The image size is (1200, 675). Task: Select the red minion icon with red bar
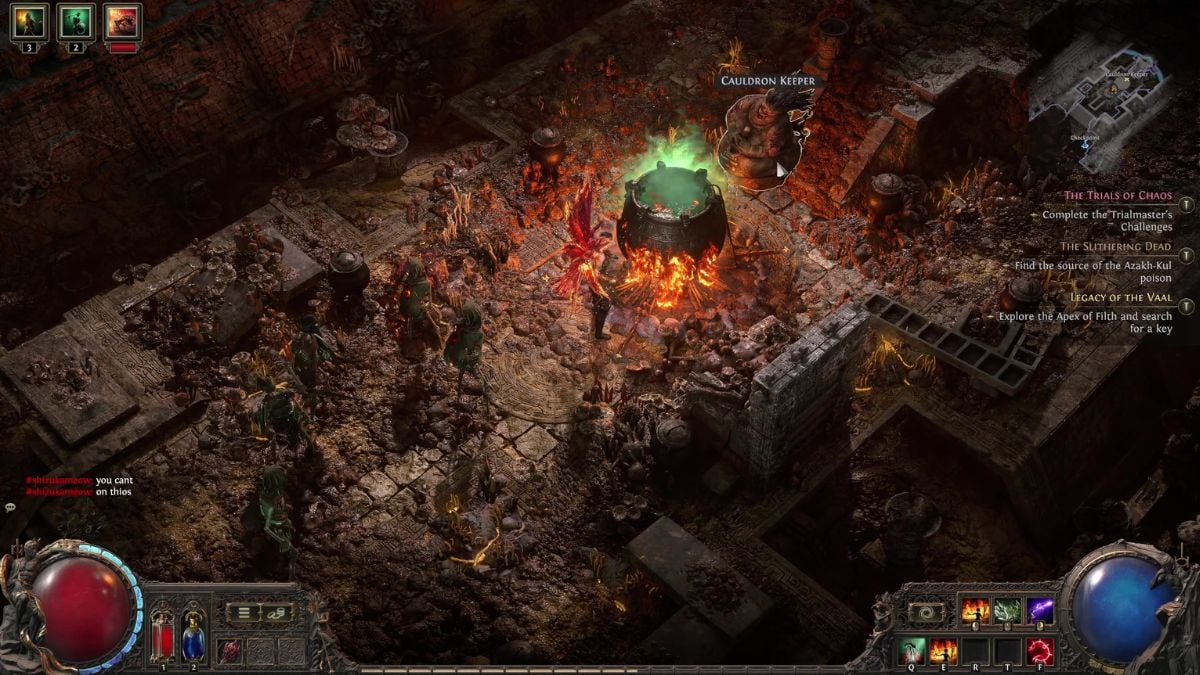(x=122, y=21)
